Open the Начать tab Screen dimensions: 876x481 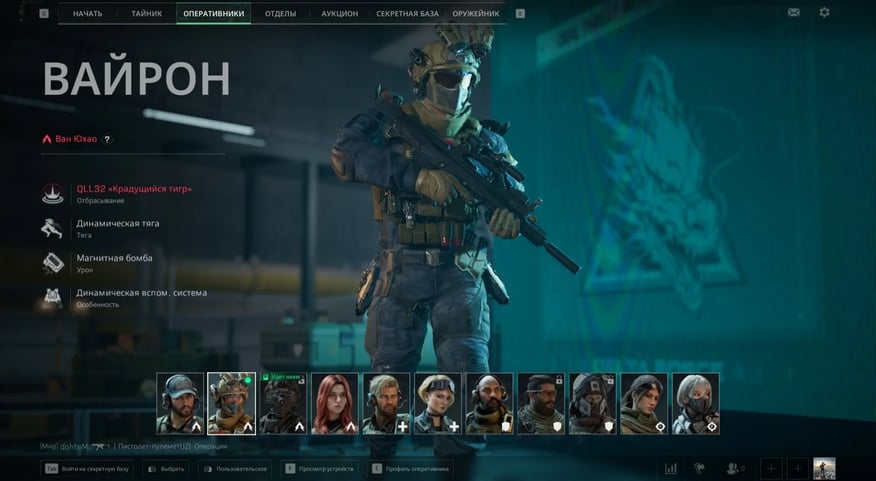[x=88, y=13]
